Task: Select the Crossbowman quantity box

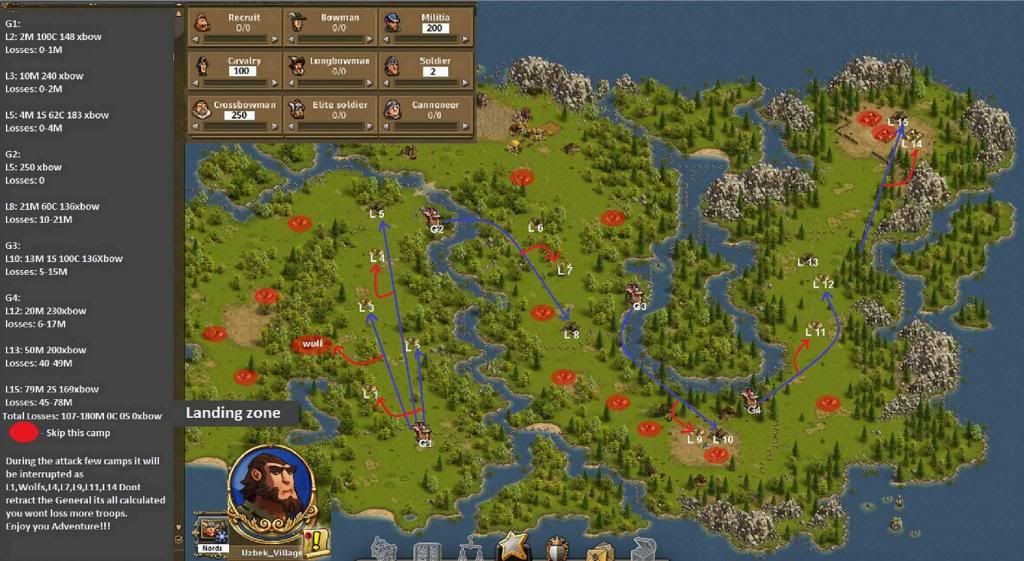Action: (241, 115)
